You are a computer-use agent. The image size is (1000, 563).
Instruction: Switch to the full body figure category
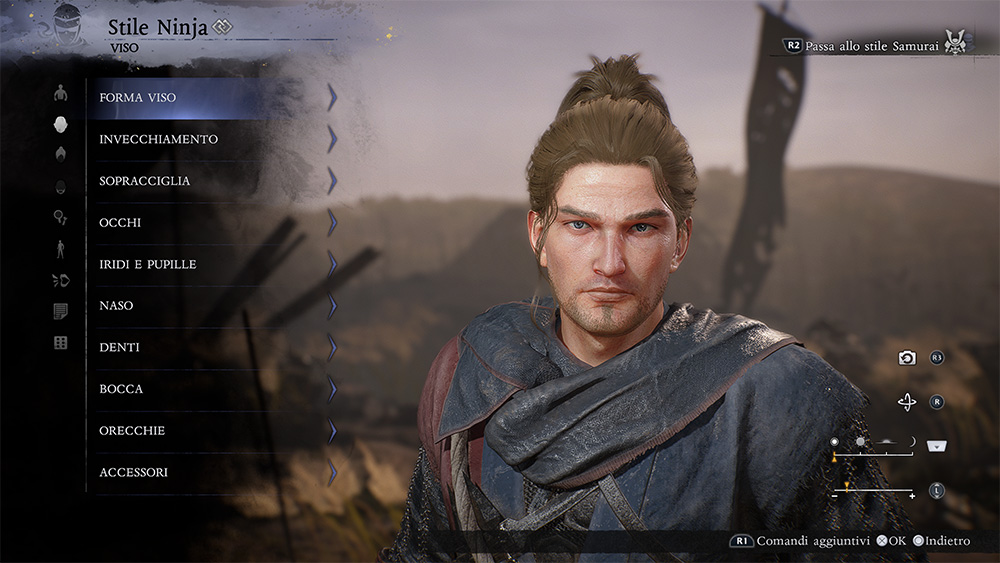tap(60, 249)
